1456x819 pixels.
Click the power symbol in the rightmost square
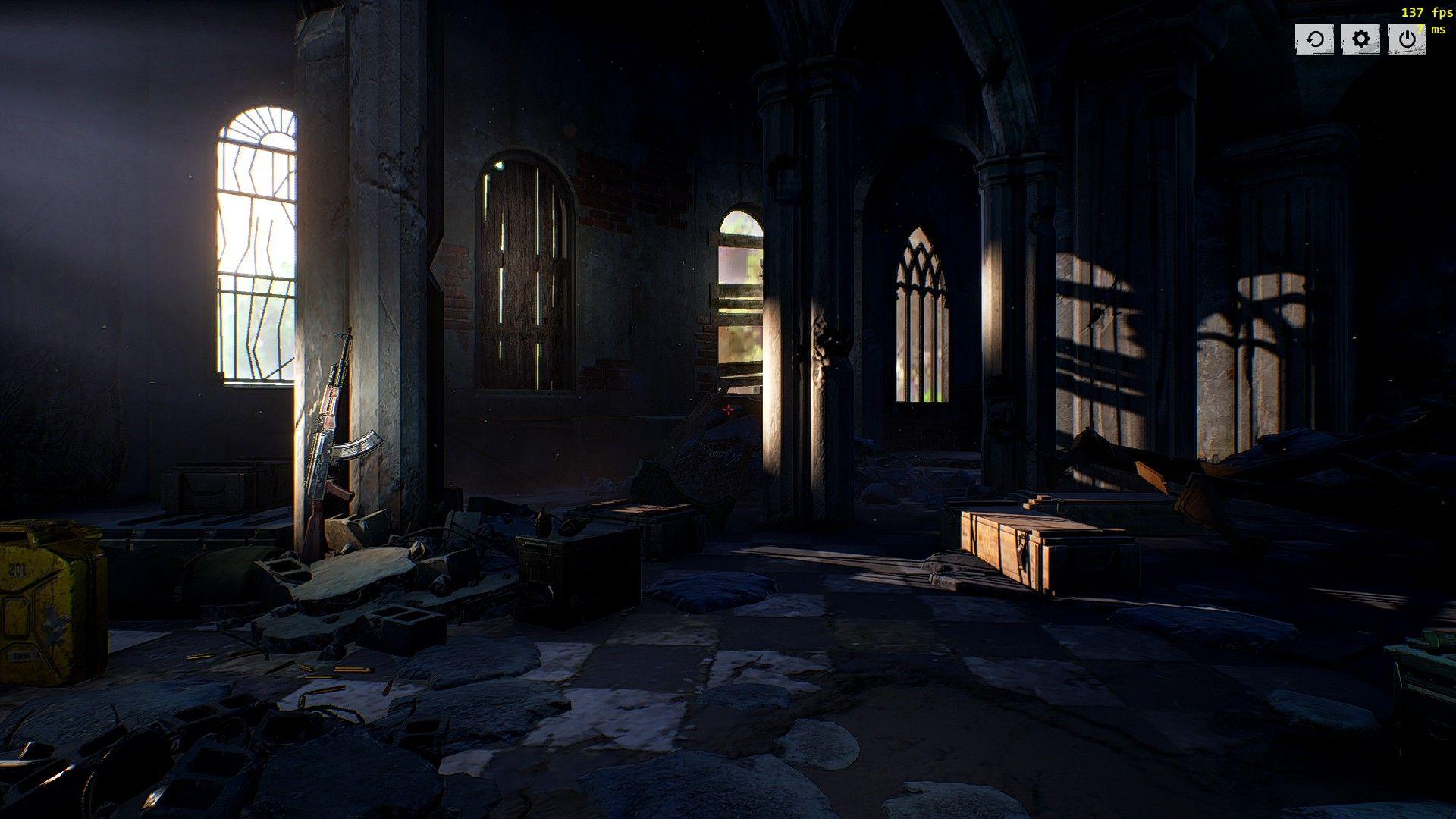point(1408,39)
